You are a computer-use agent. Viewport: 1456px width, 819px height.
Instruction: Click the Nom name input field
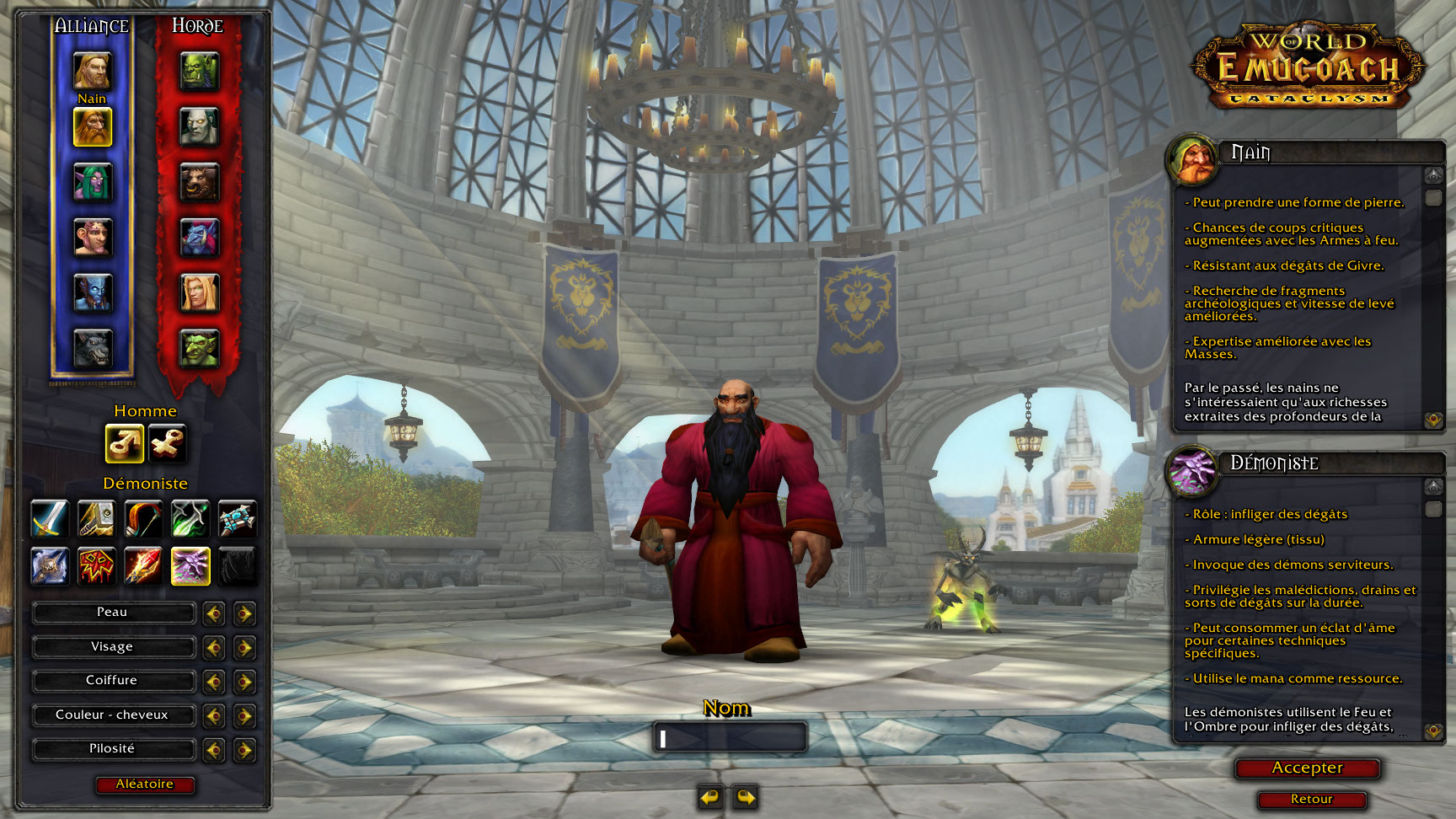tap(730, 738)
